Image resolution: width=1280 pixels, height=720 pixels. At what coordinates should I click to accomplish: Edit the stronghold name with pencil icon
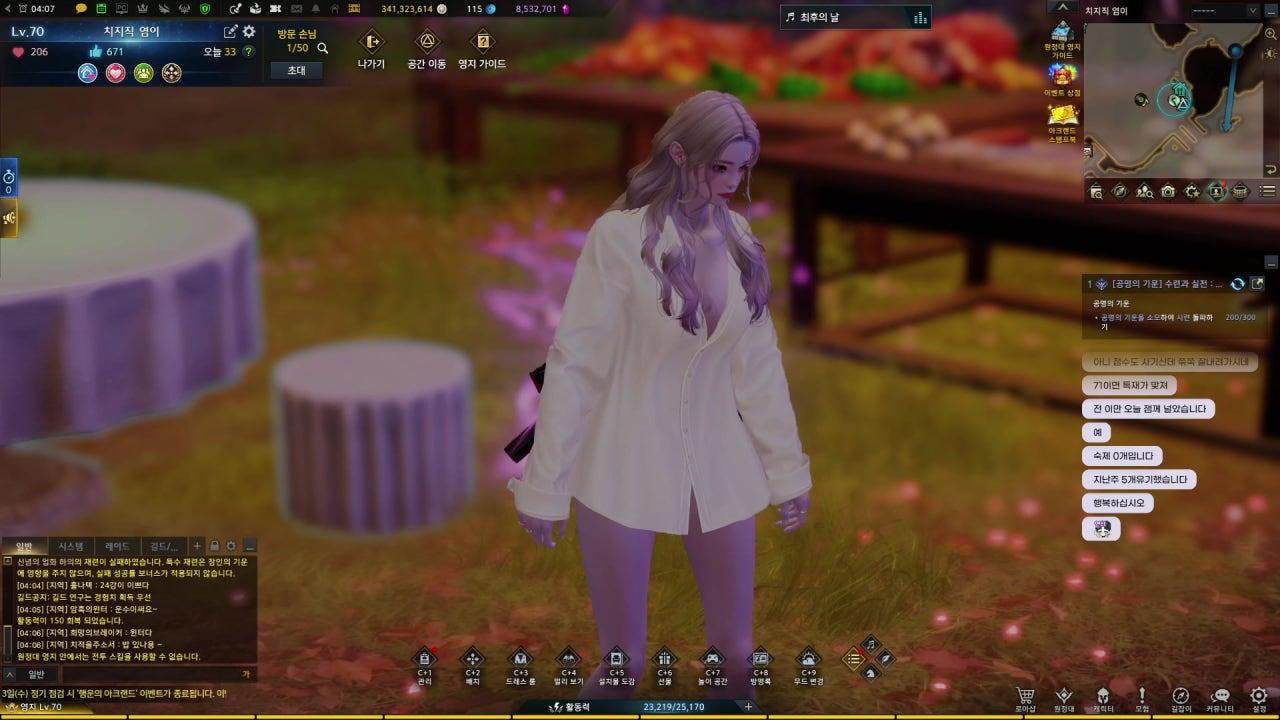pos(231,32)
